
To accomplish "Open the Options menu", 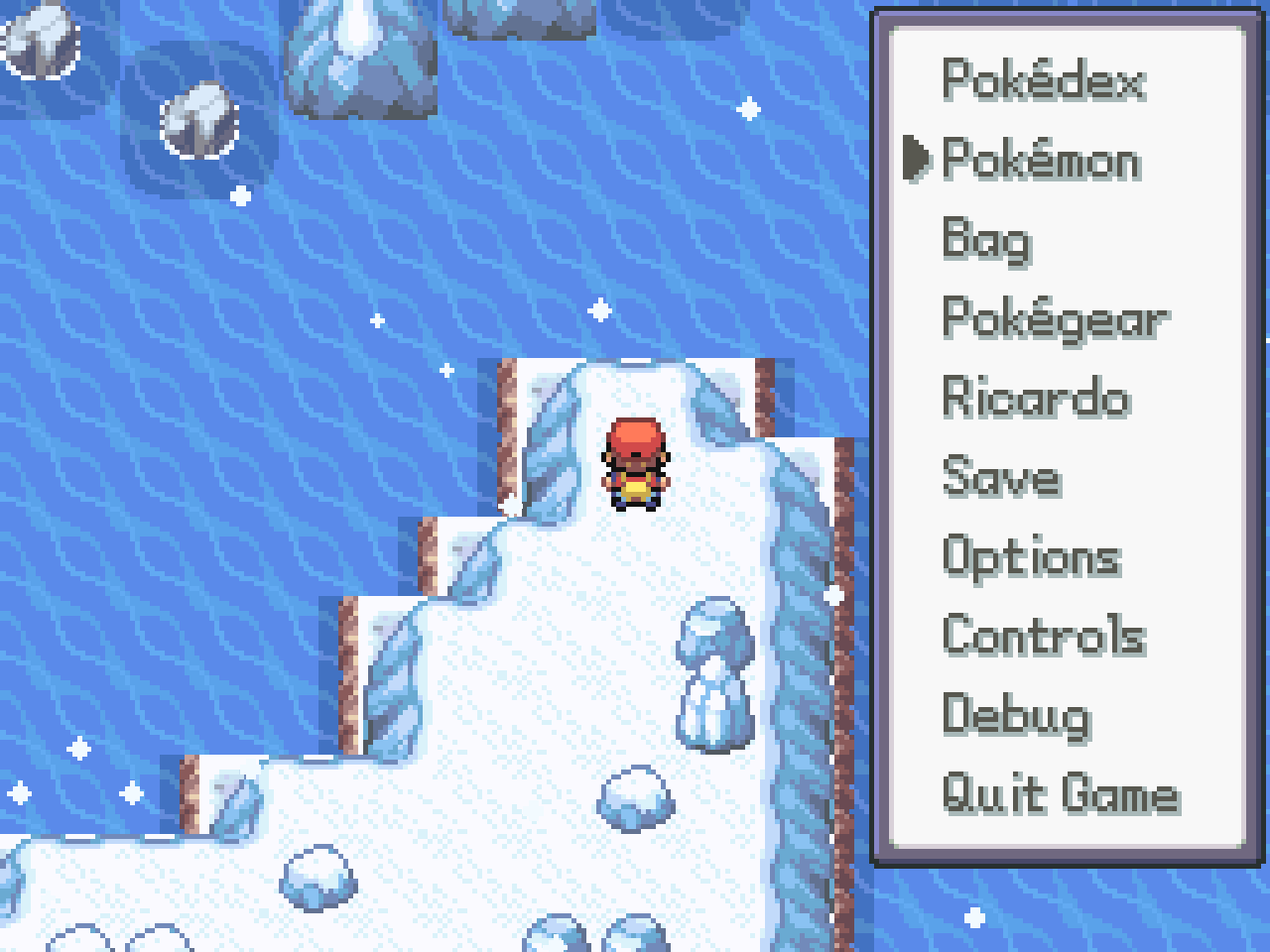I will point(1032,557).
